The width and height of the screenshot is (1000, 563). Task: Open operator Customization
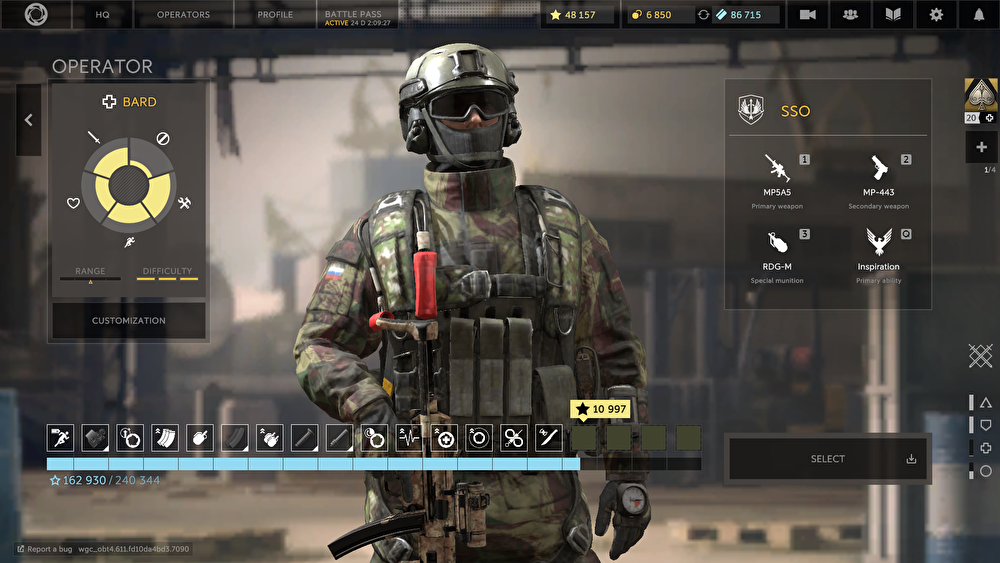point(129,320)
